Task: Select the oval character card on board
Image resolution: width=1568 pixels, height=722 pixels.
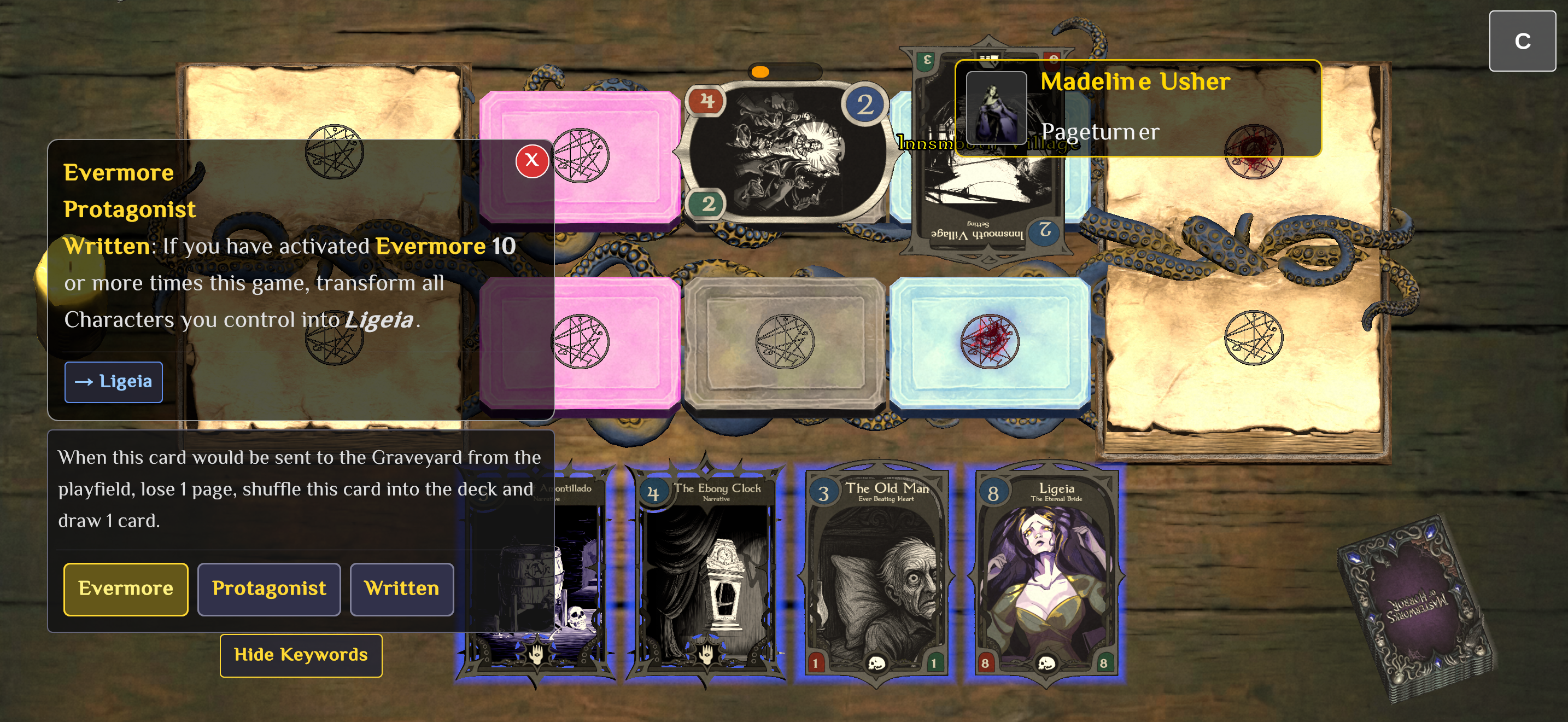Action: pyautogui.click(x=785, y=152)
